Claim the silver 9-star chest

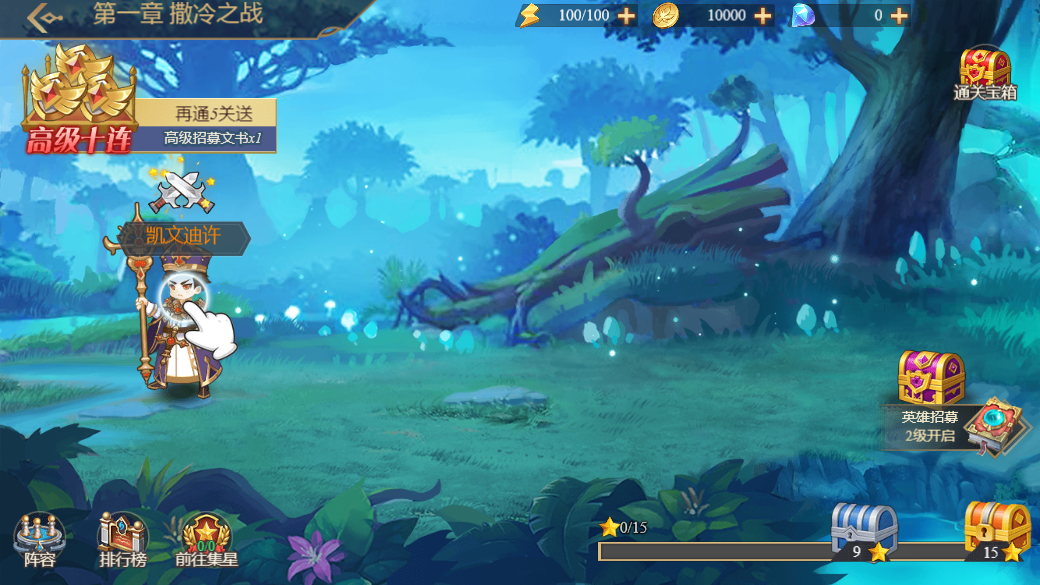pos(862,530)
